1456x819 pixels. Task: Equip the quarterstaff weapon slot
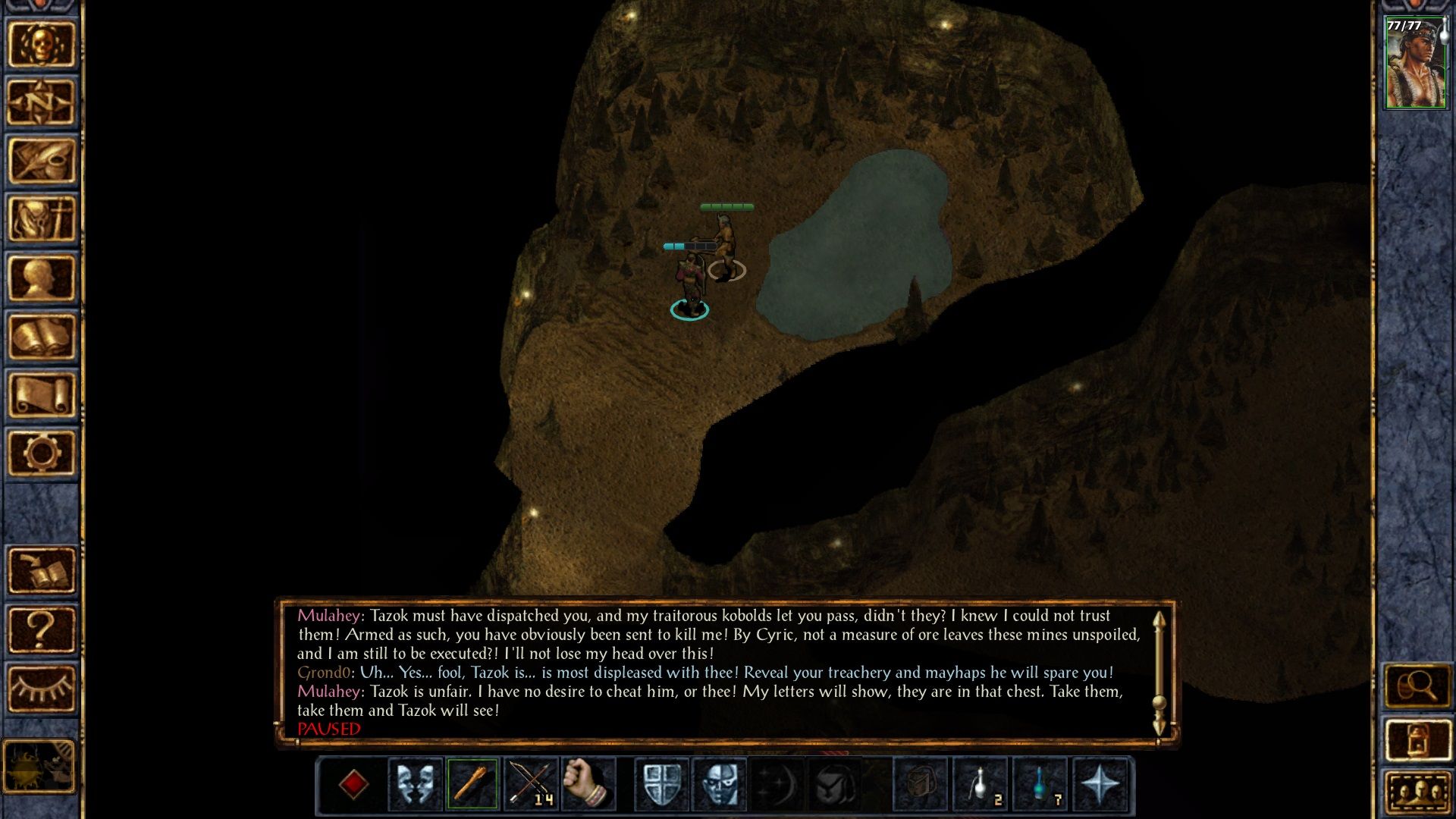tap(472, 784)
